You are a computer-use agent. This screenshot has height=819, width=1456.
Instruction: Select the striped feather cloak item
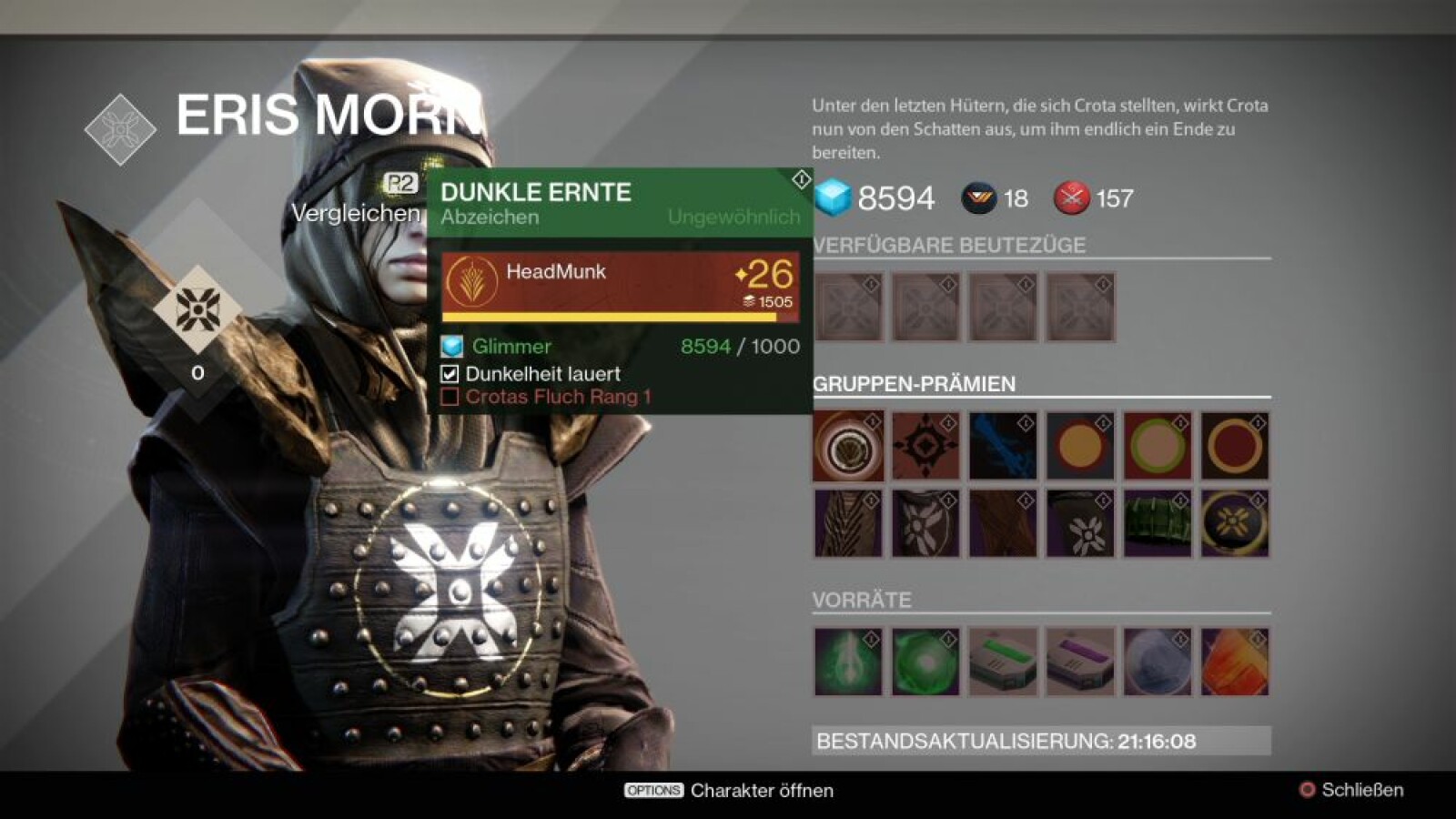click(x=847, y=523)
